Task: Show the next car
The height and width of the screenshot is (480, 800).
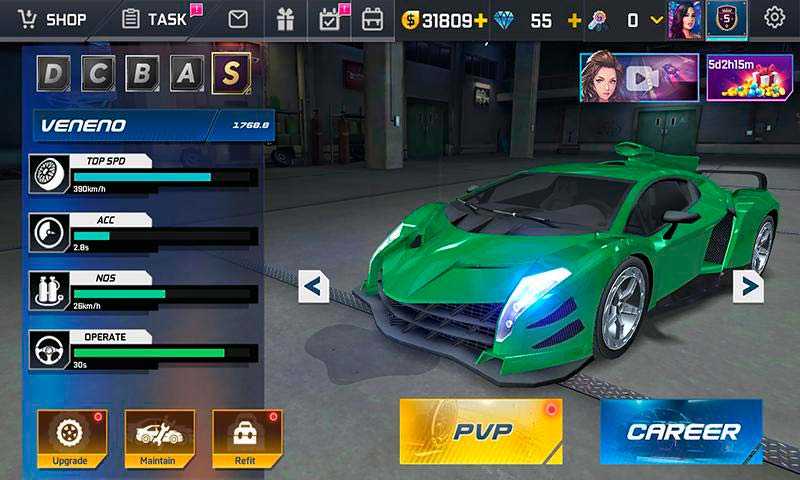Action: (748, 287)
